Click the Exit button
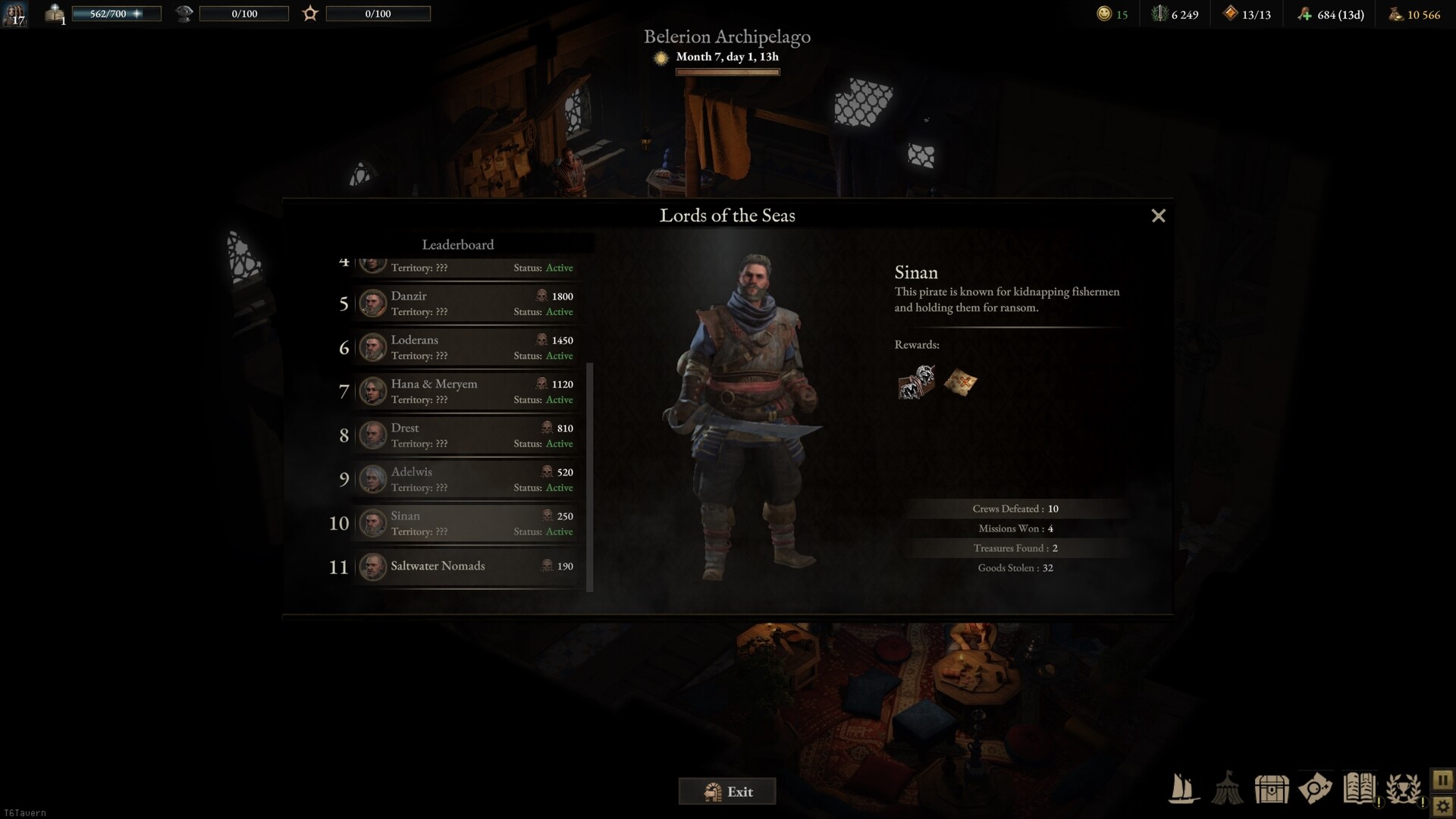The width and height of the screenshot is (1456, 819). click(x=727, y=791)
